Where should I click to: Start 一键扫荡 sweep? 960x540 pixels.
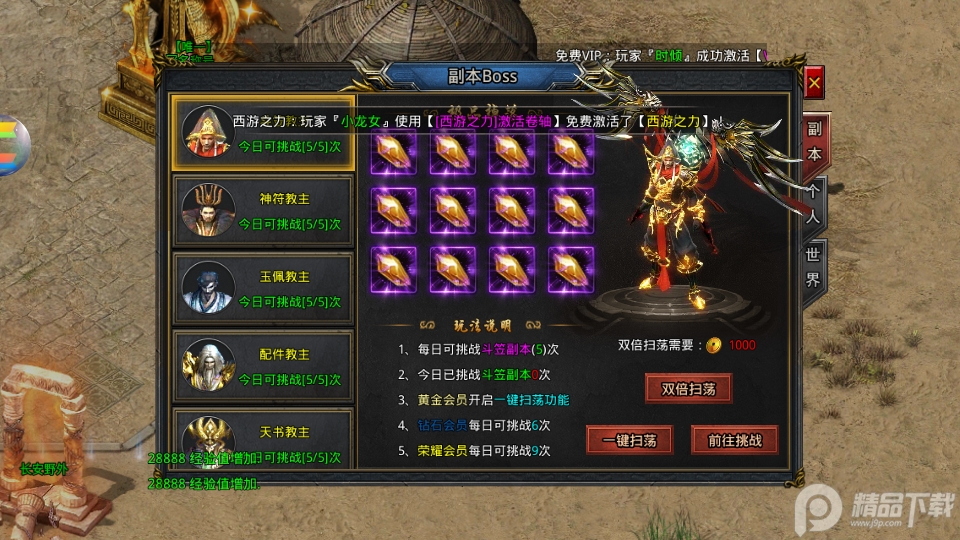(628, 440)
